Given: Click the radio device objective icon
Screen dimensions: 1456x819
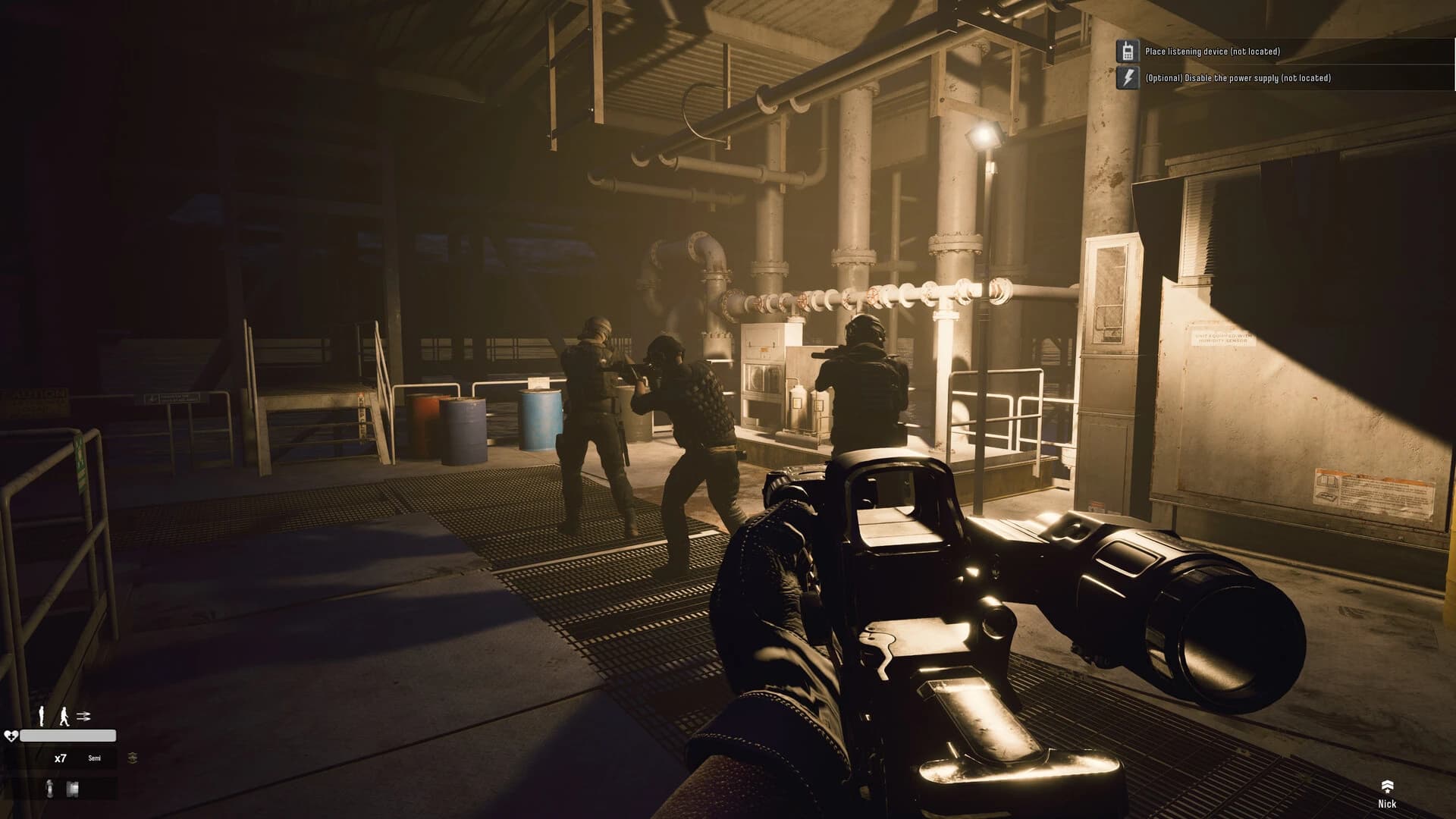Looking at the screenshot, I should (x=1128, y=52).
